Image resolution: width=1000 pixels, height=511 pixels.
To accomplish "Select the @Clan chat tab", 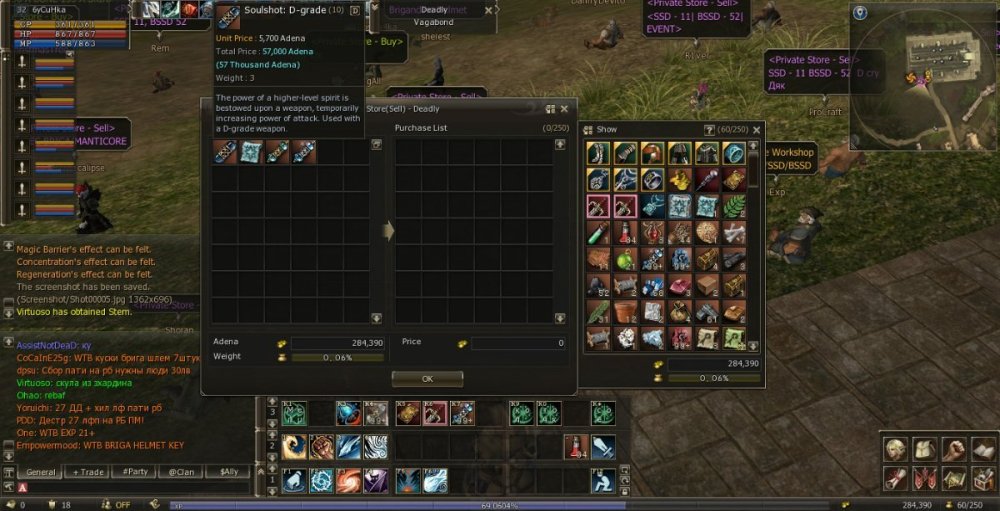I will pyautogui.click(x=181, y=472).
